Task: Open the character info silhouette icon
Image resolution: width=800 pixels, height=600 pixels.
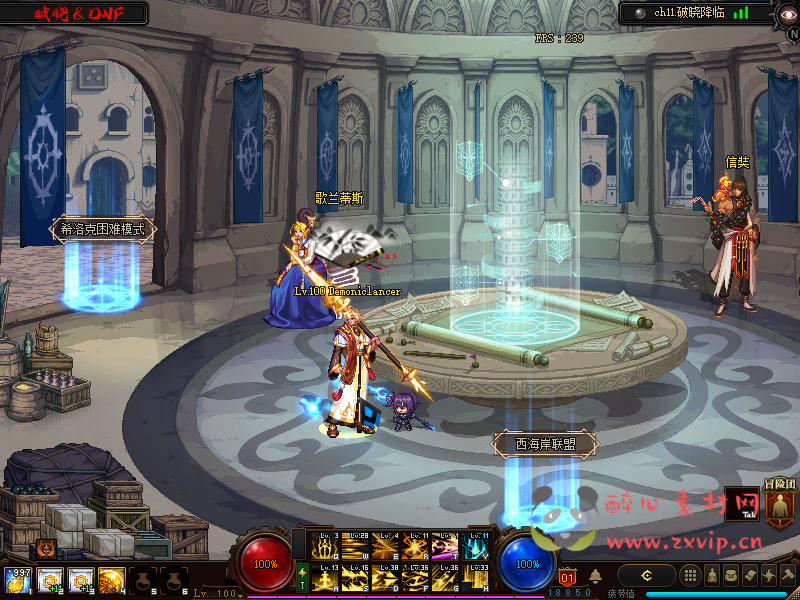Action: click(710, 575)
